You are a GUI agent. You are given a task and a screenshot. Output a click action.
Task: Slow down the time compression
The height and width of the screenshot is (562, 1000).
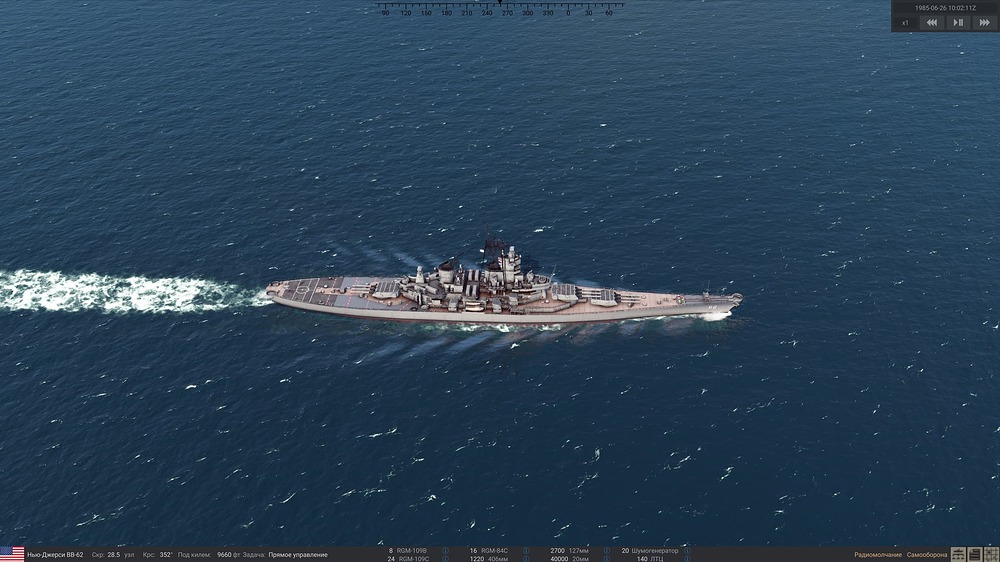coord(932,22)
